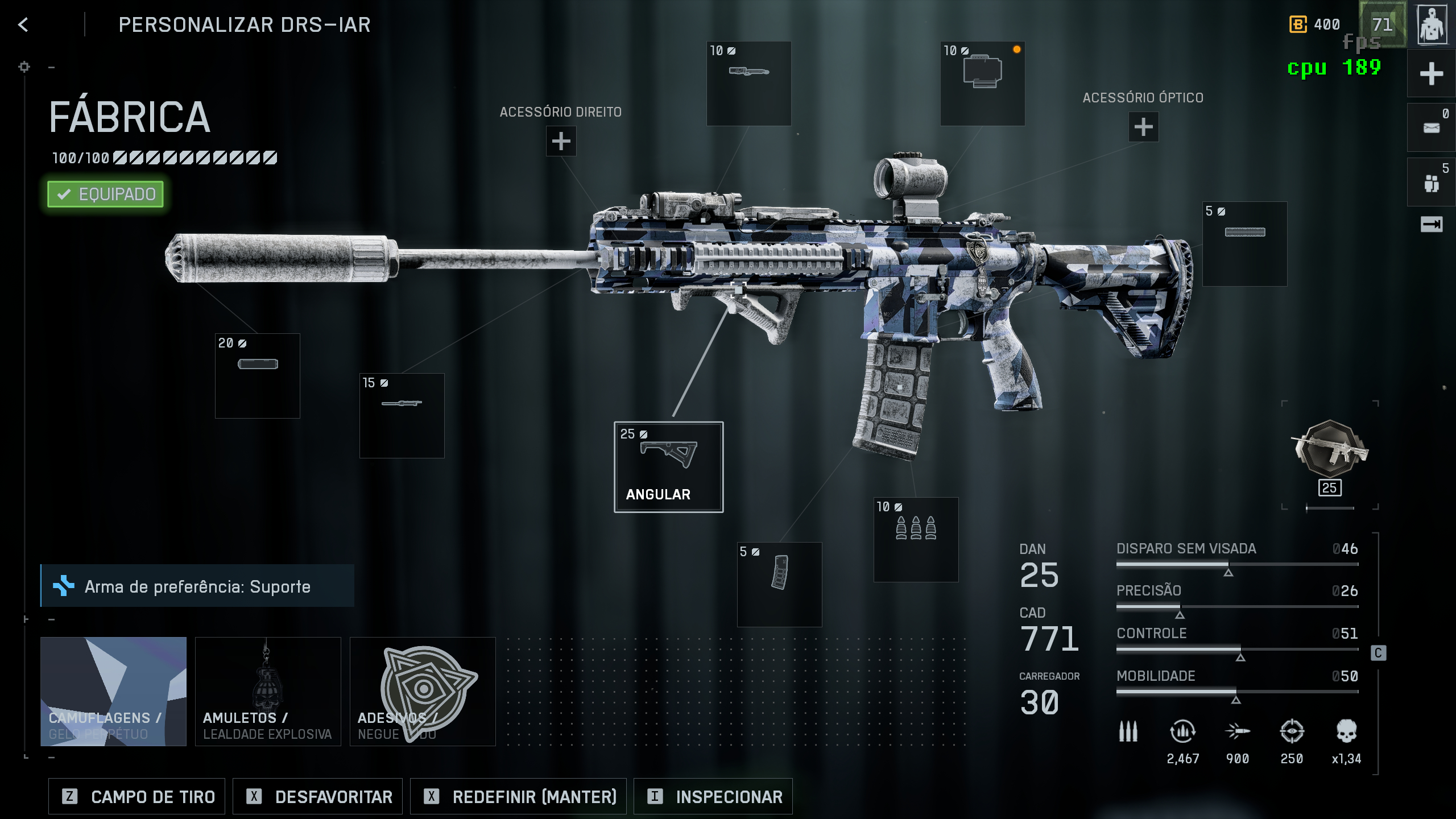The image size is (1456, 819).
Task: Open Amuletos charm tile
Action: pyautogui.click(x=268, y=691)
